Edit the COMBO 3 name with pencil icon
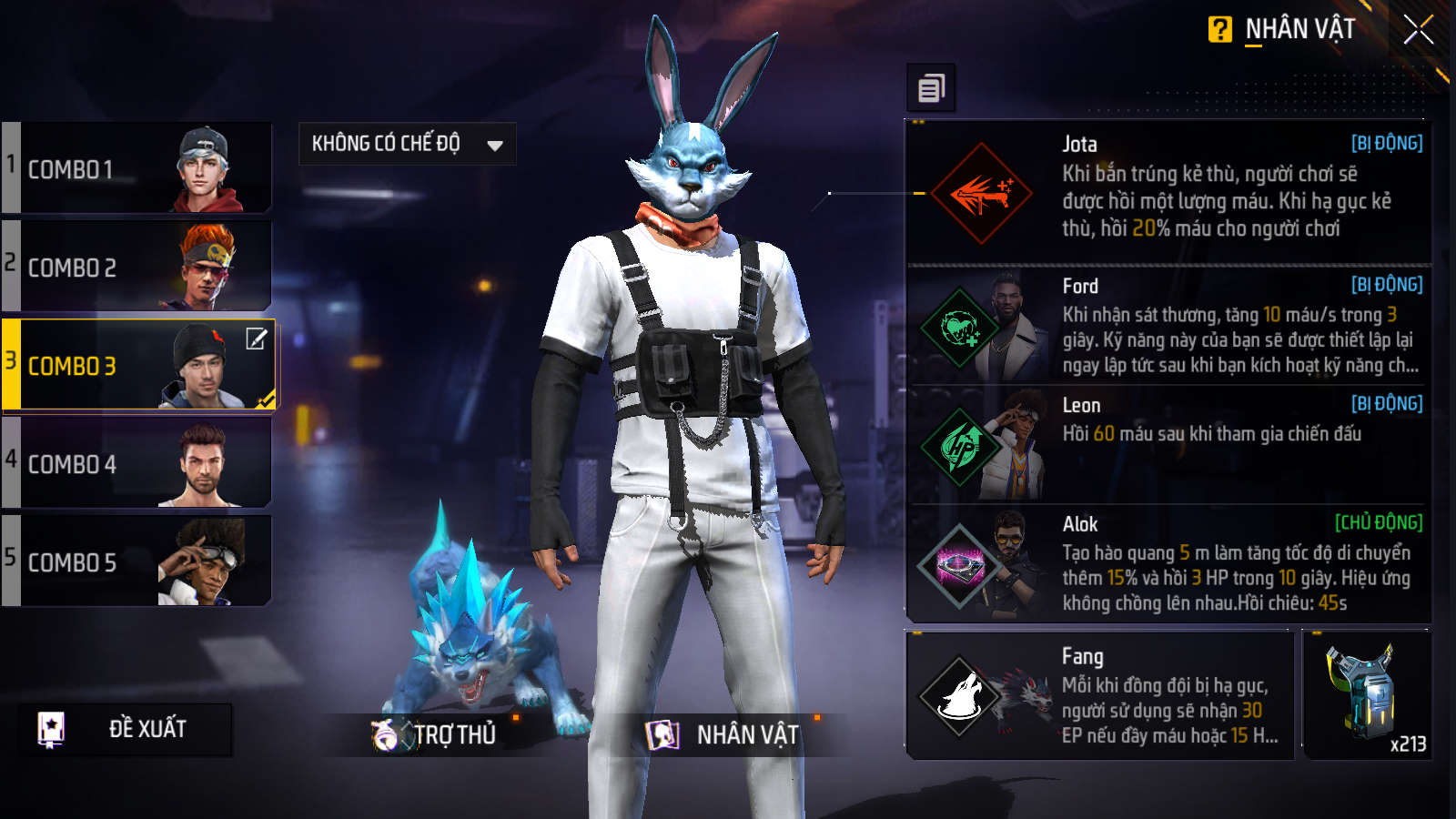This screenshot has height=819, width=1456. tap(257, 339)
